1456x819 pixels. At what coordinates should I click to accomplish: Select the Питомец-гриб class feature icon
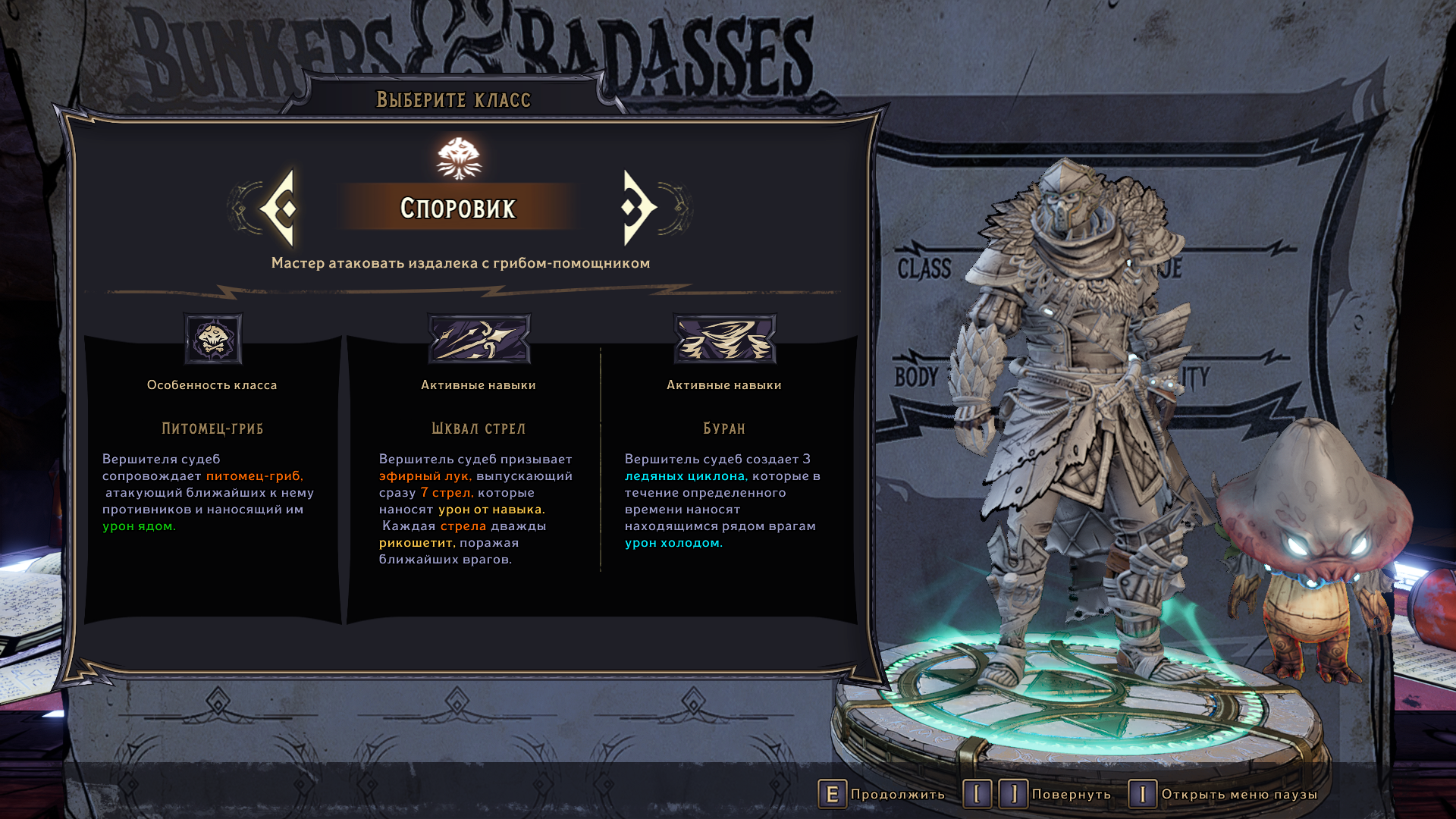click(x=213, y=339)
